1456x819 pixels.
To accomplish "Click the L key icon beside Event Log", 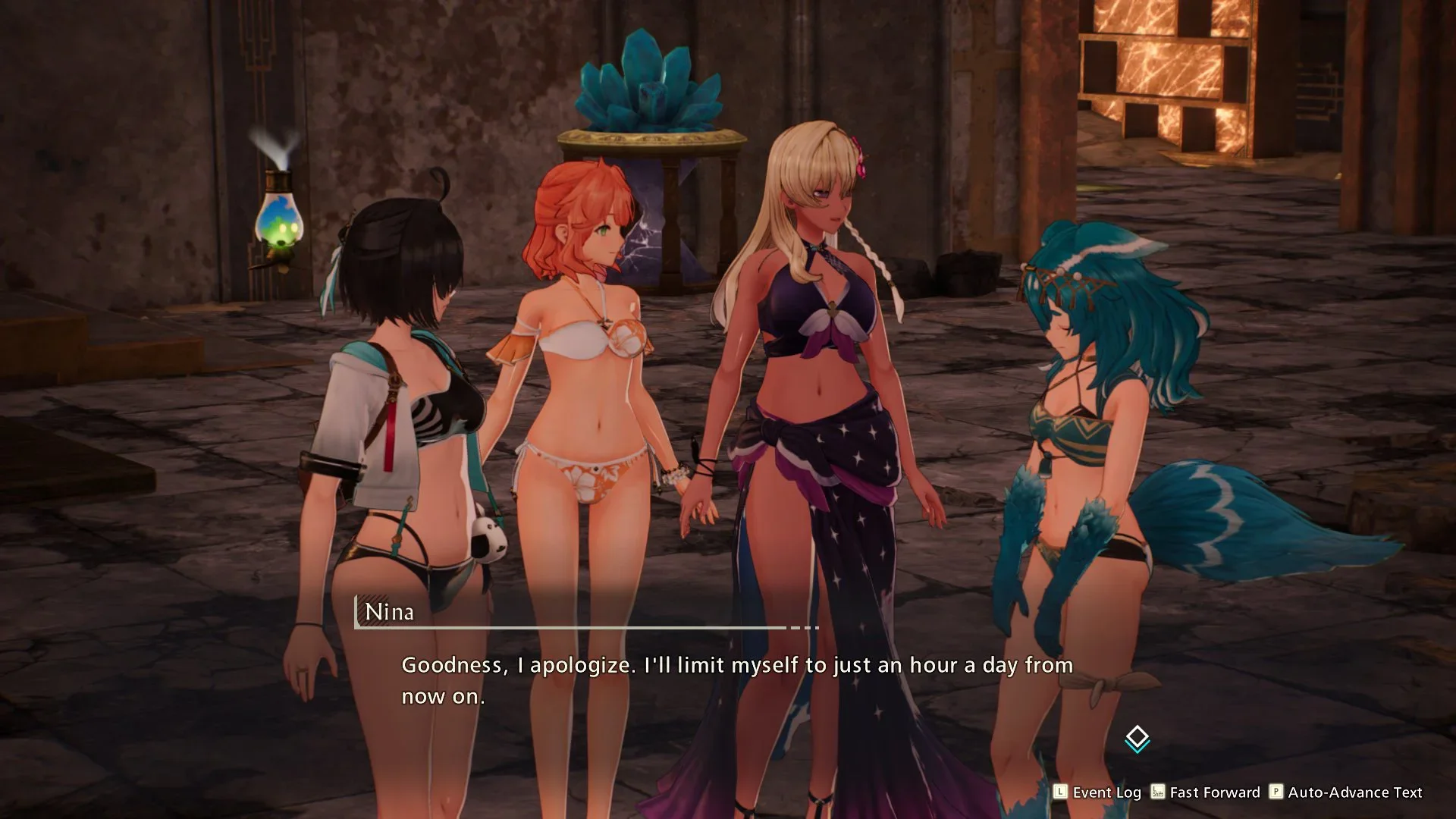I will pos(1060,792).
